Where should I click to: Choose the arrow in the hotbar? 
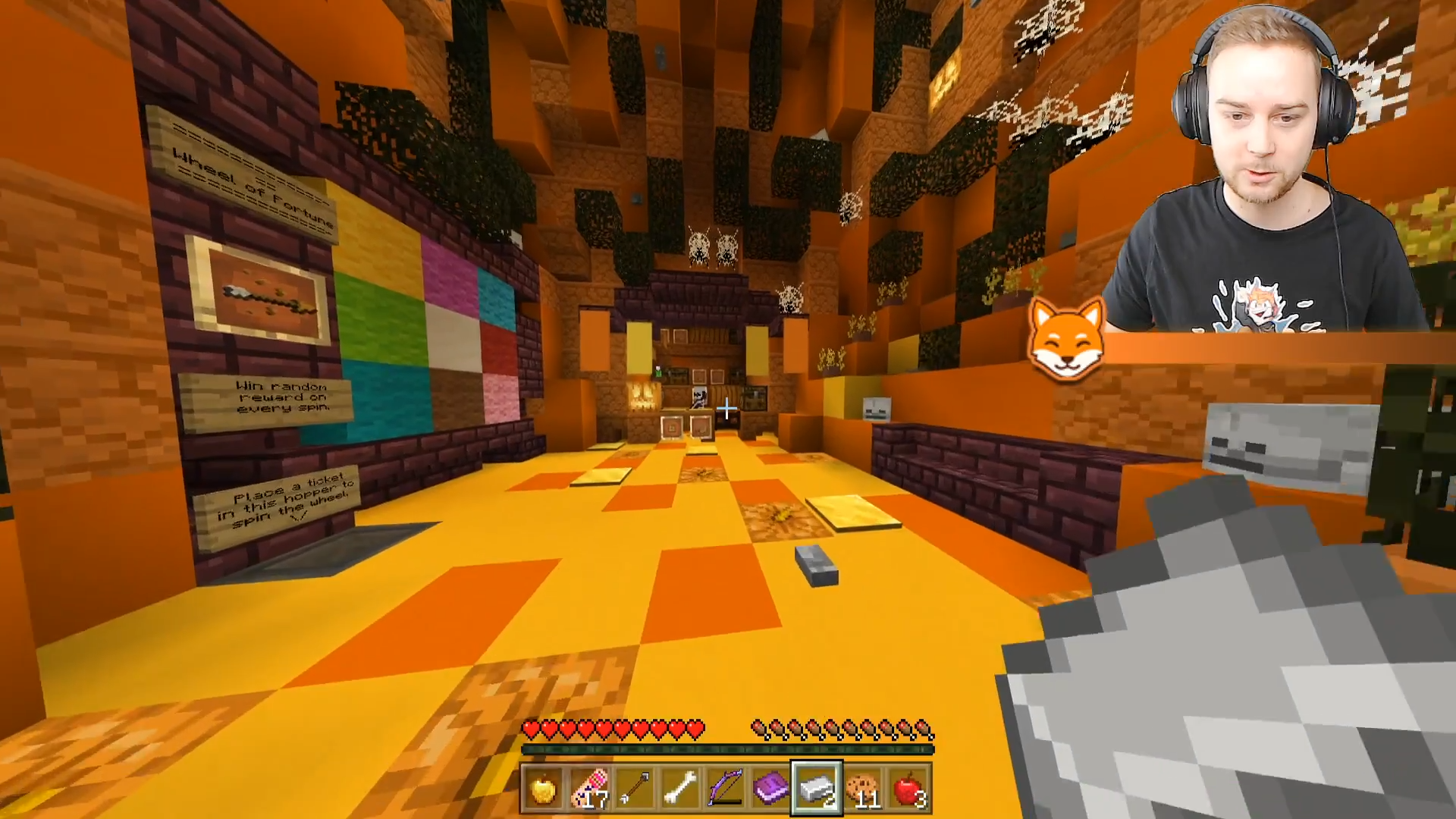coord(635,789)
